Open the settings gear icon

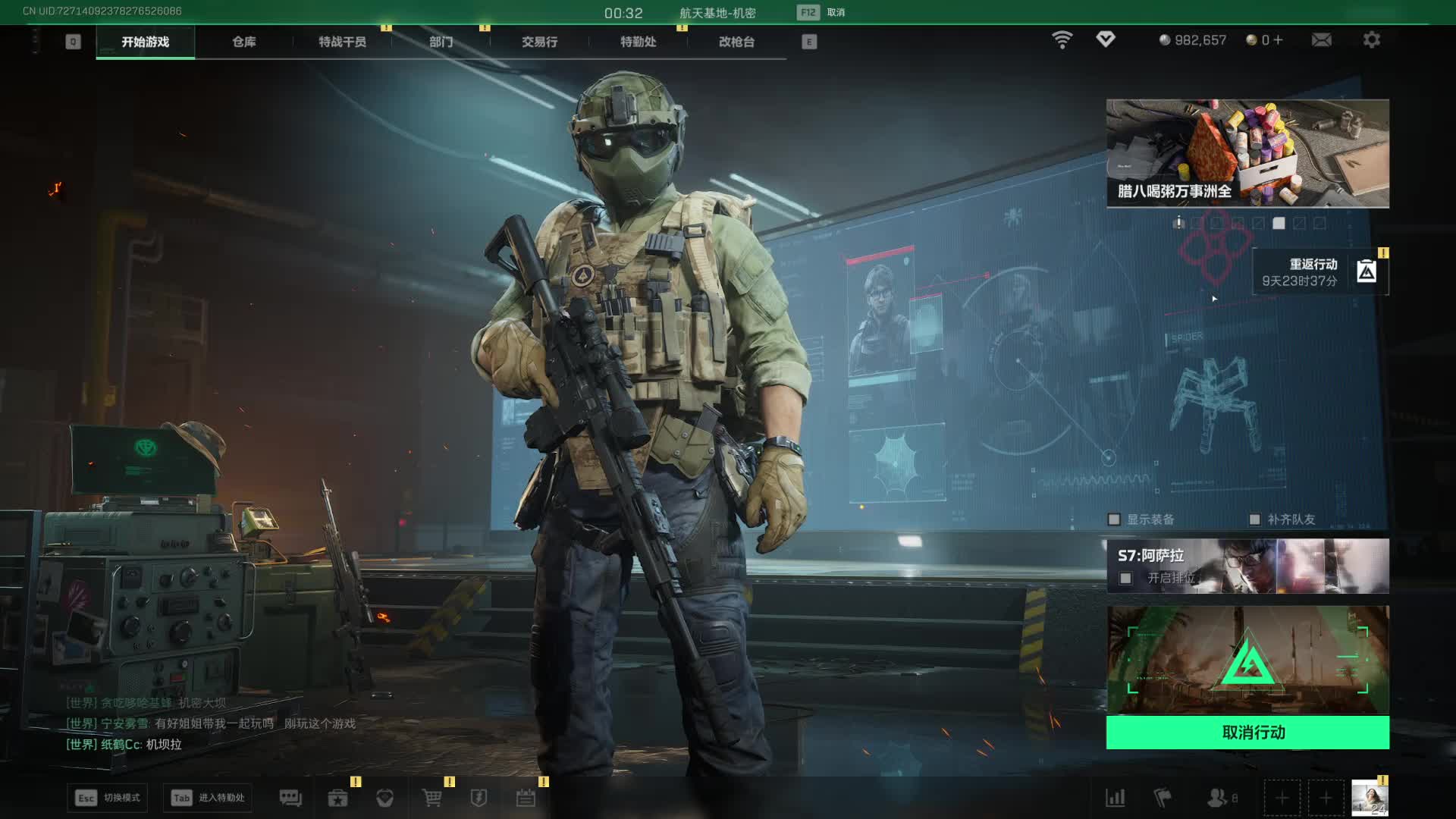tap(1371, 39)
